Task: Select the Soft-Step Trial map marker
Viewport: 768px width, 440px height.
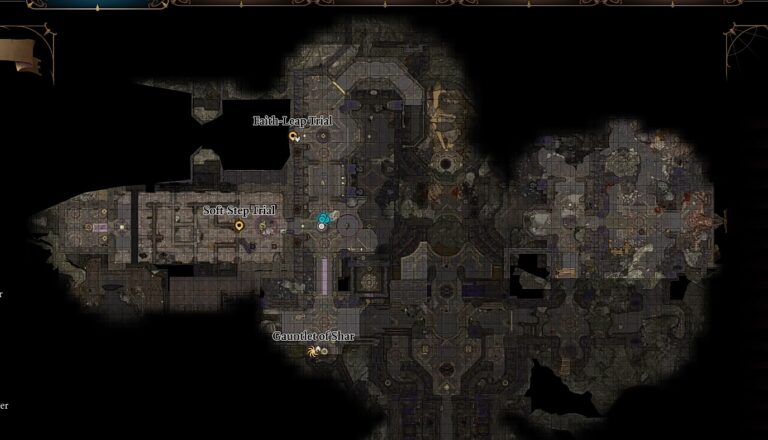Action: click(x=239, y=226)
